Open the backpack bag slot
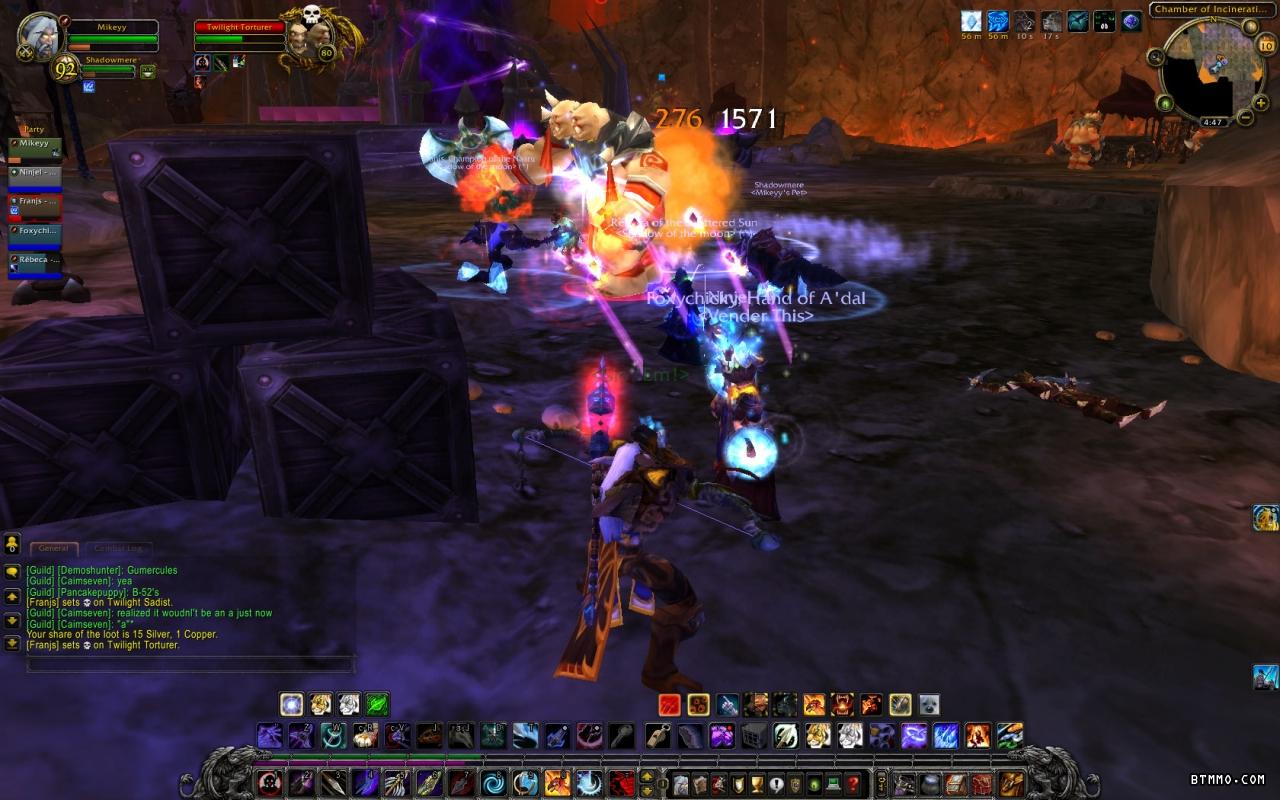This screenshot has height=800, width=1280. pos(1011,783)
